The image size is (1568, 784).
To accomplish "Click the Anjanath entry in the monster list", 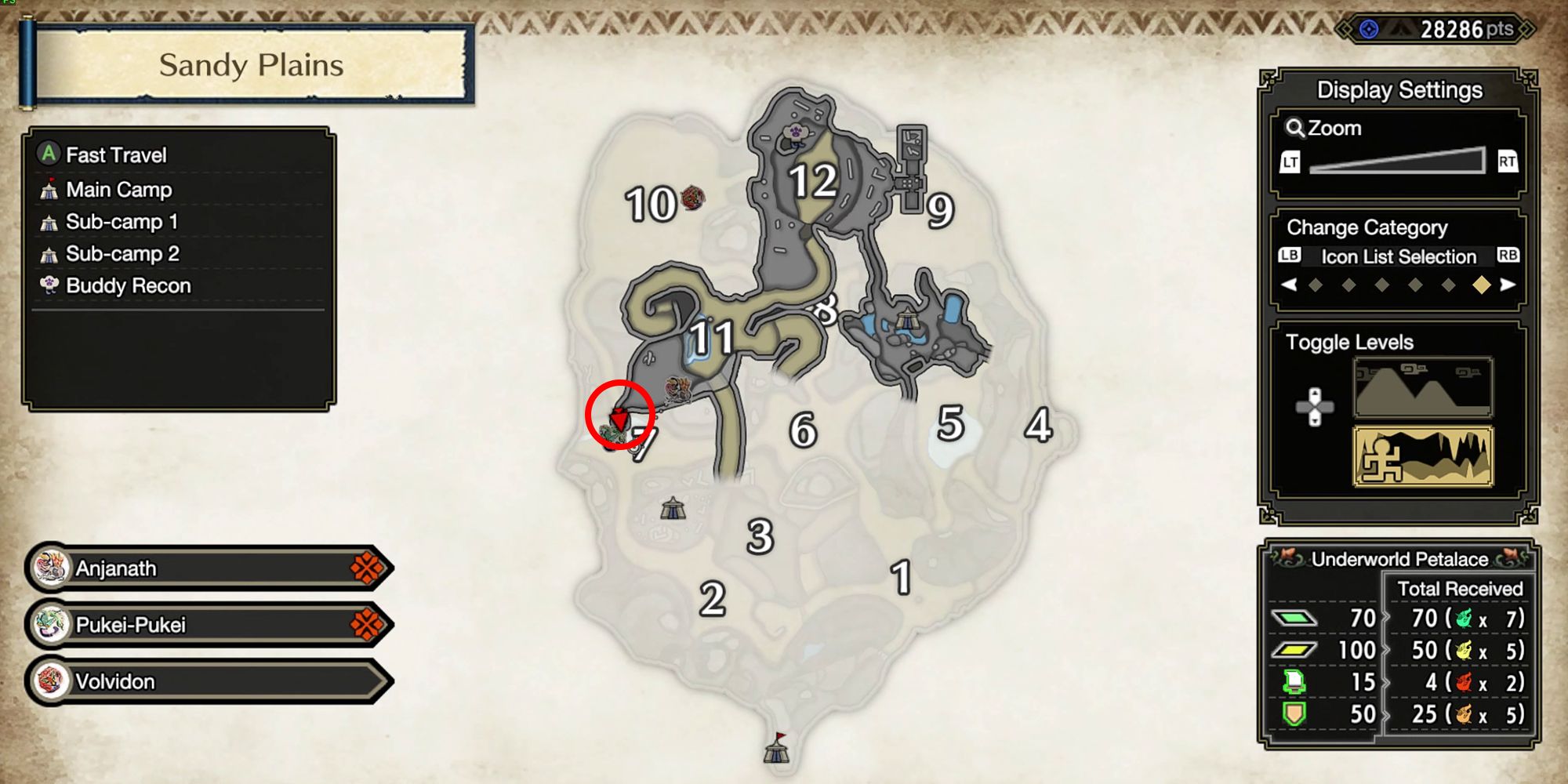I will 118,568.
